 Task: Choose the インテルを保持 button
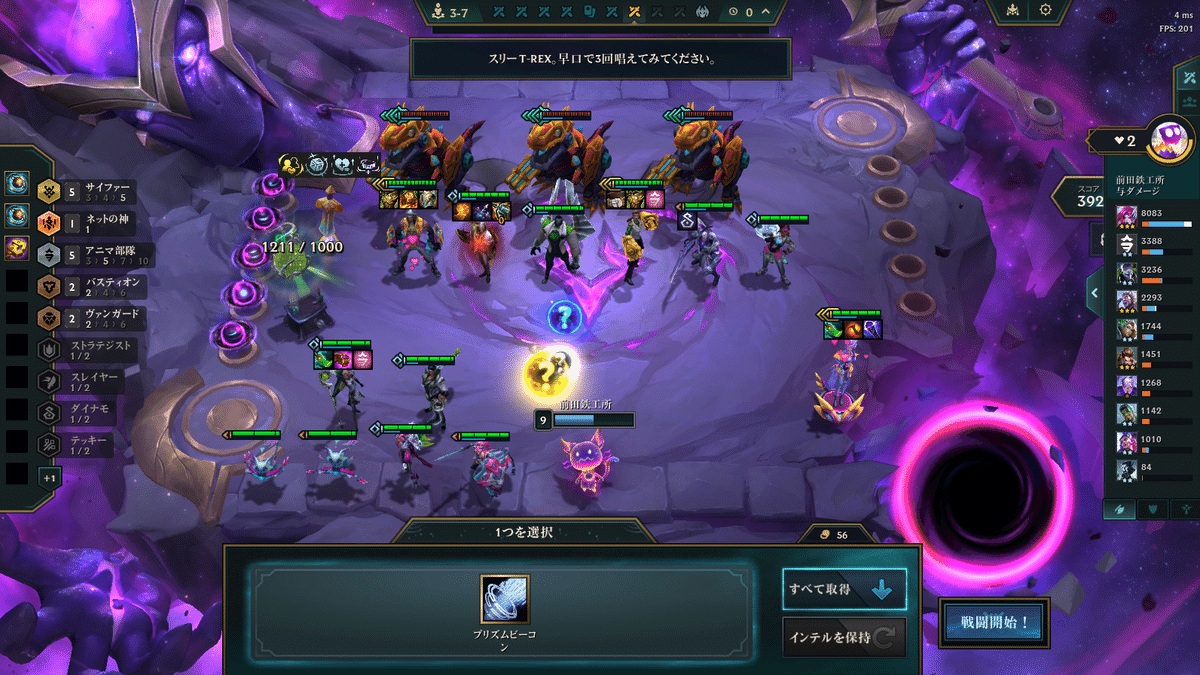(x=844, y=637)
